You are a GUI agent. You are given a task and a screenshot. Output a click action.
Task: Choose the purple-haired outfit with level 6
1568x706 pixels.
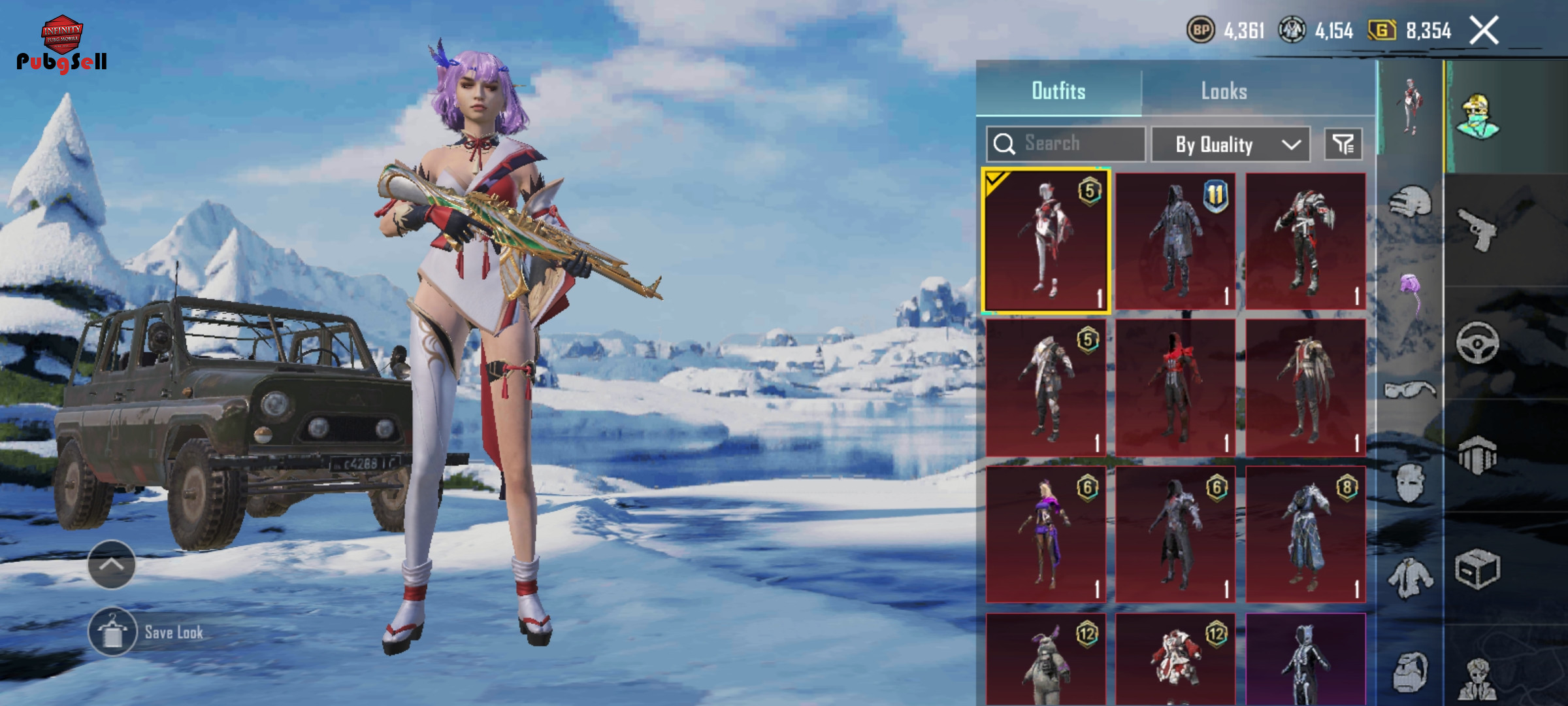click(x=1045, y=534)
